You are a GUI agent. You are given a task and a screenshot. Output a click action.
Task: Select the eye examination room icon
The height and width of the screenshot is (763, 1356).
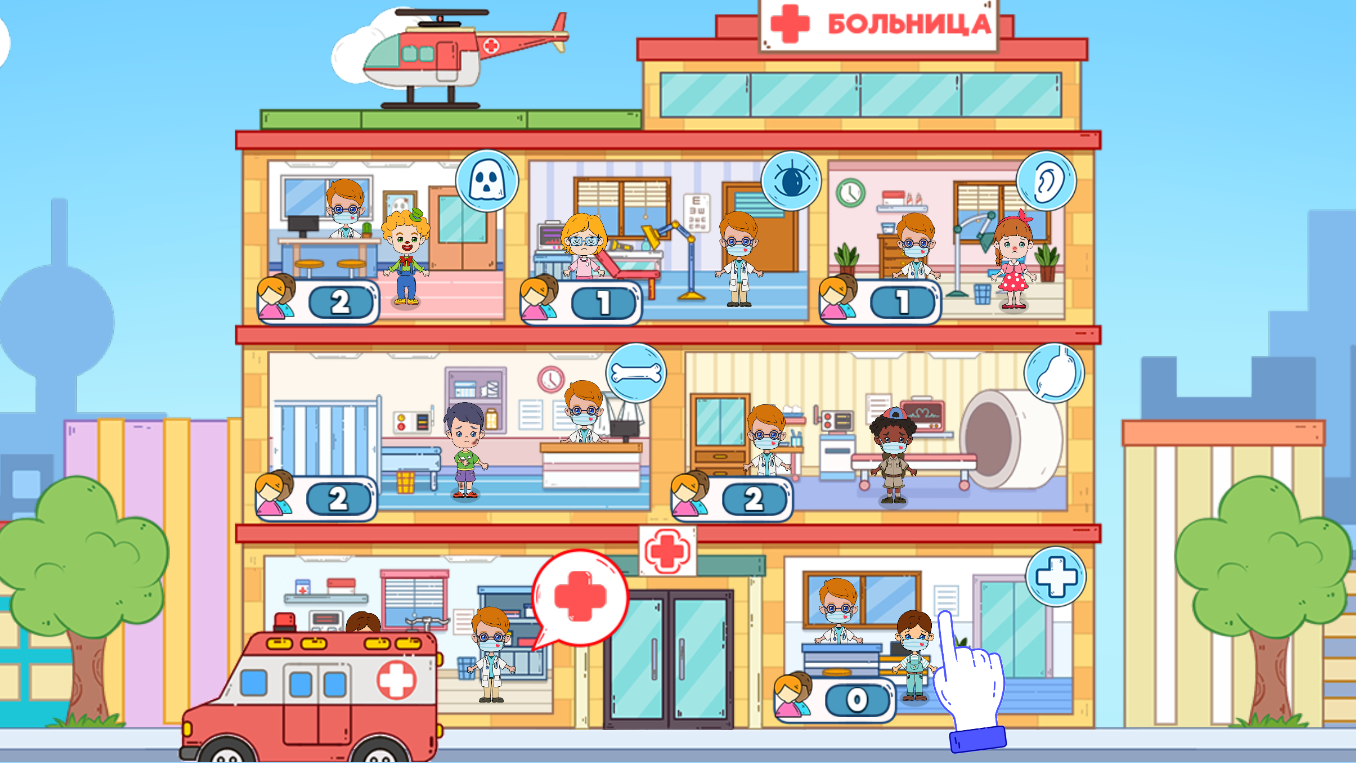[x=793, y=178]
